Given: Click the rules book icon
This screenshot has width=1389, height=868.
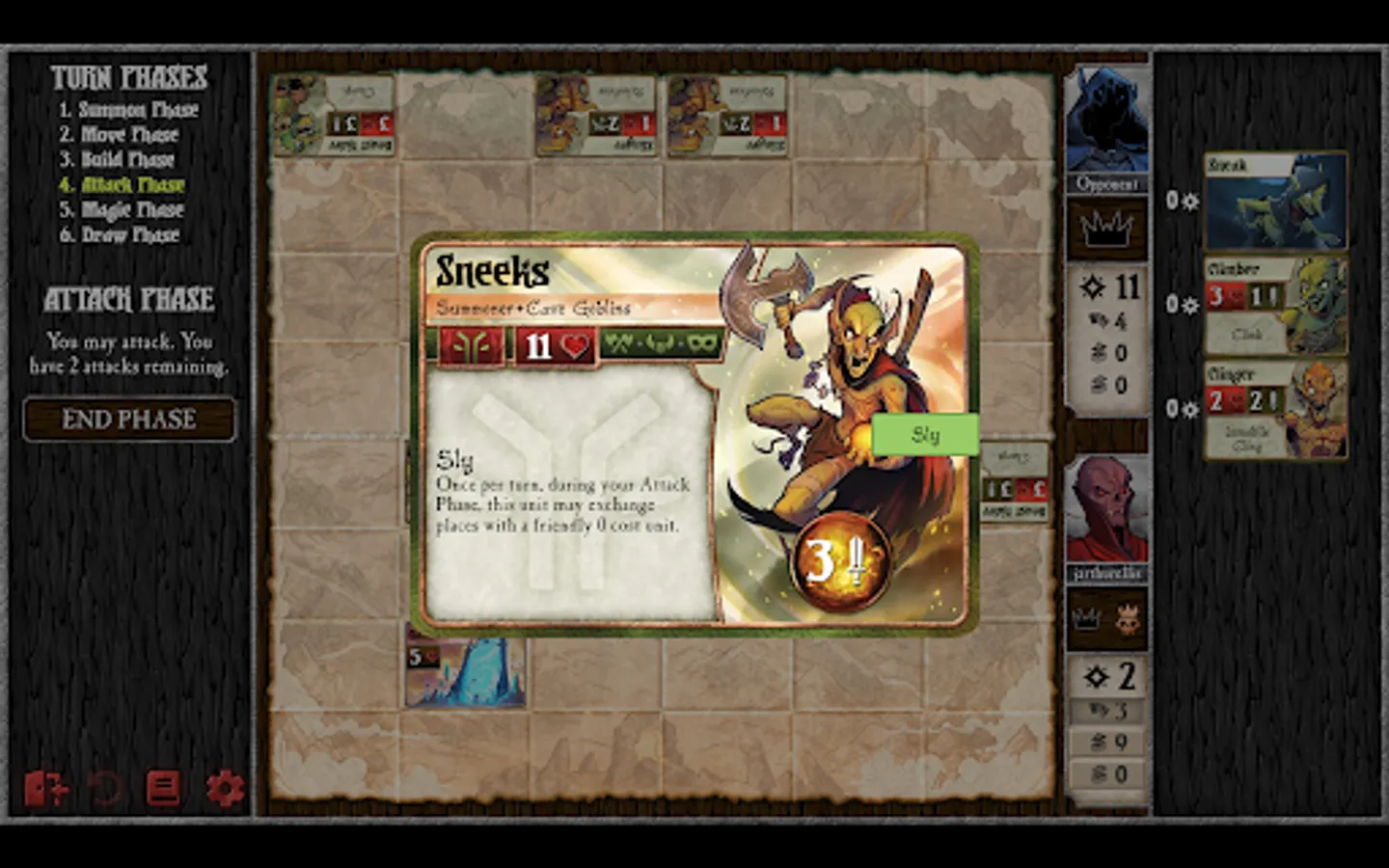Looking at the screenshot, I should click(x=164, y=788).
